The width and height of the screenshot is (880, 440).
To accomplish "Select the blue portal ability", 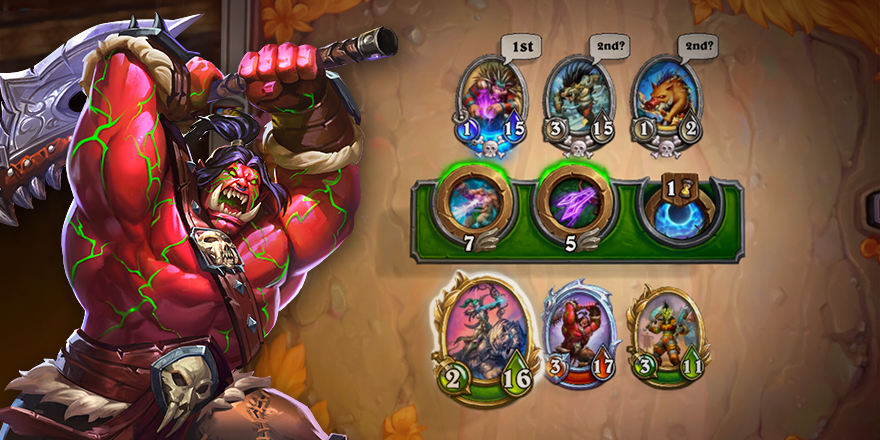I will pos(679,206).
